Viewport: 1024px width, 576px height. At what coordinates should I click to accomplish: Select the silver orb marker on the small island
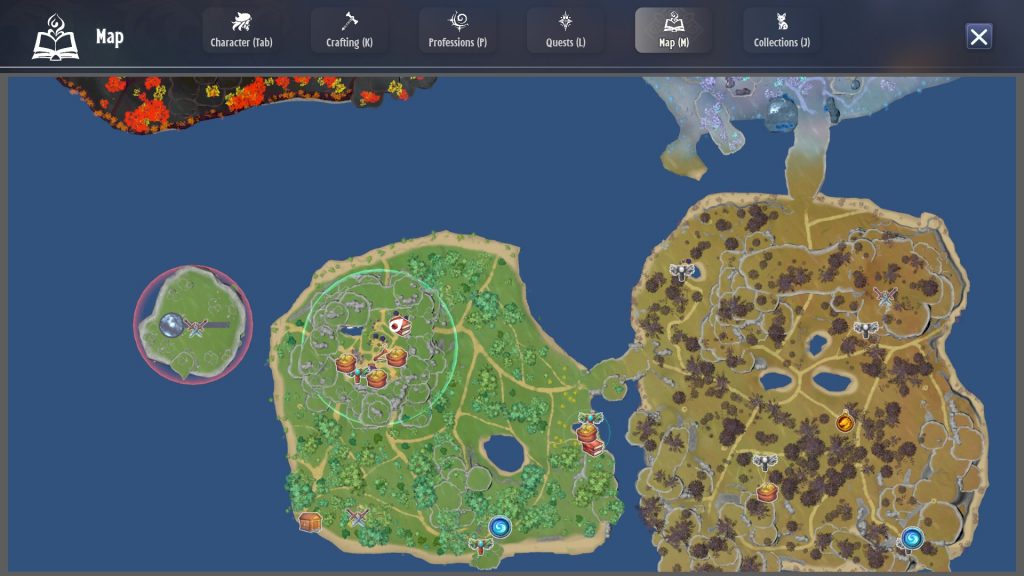click(171, 325)
